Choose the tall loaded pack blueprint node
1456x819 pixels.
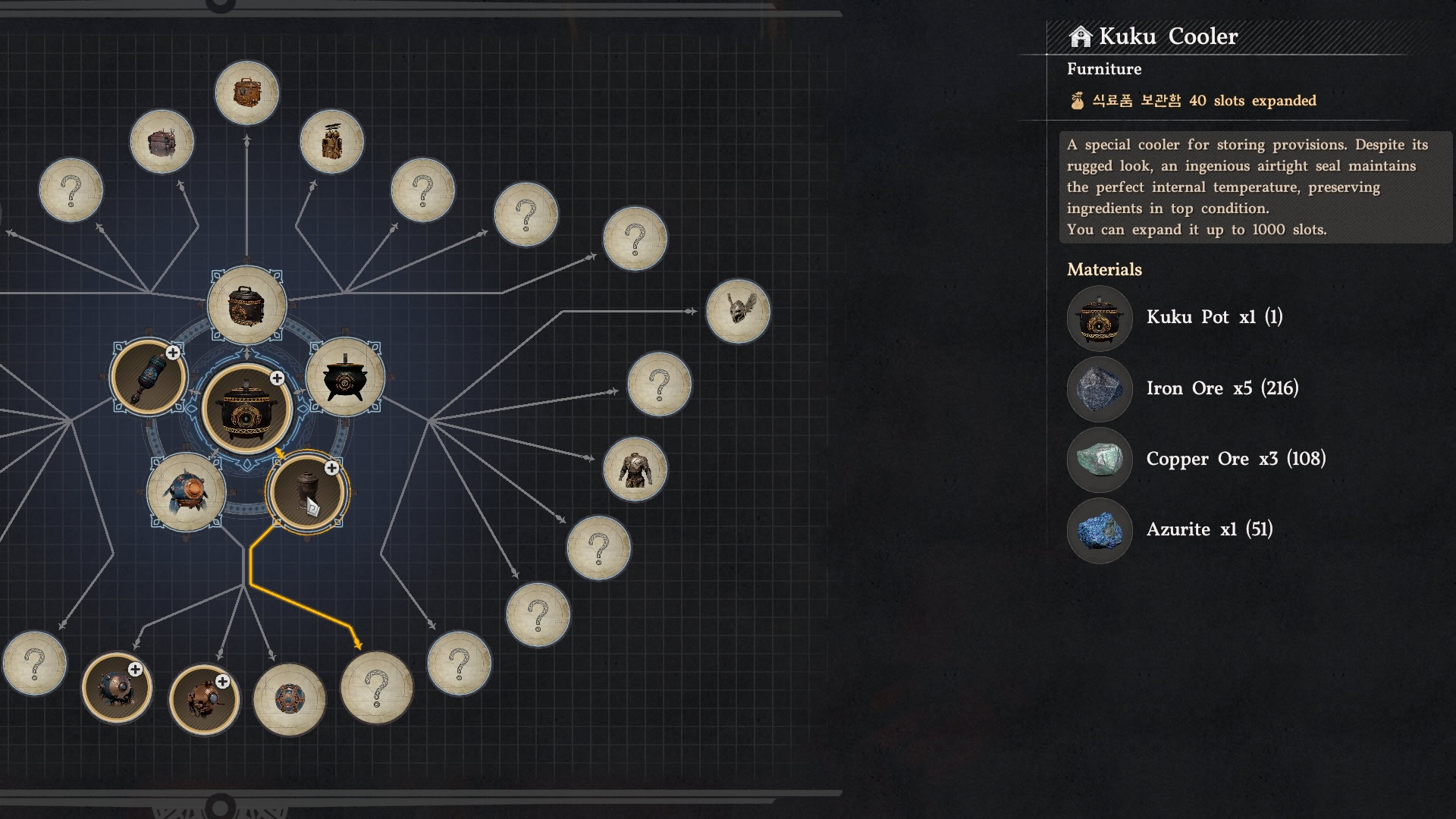[331, 142]
